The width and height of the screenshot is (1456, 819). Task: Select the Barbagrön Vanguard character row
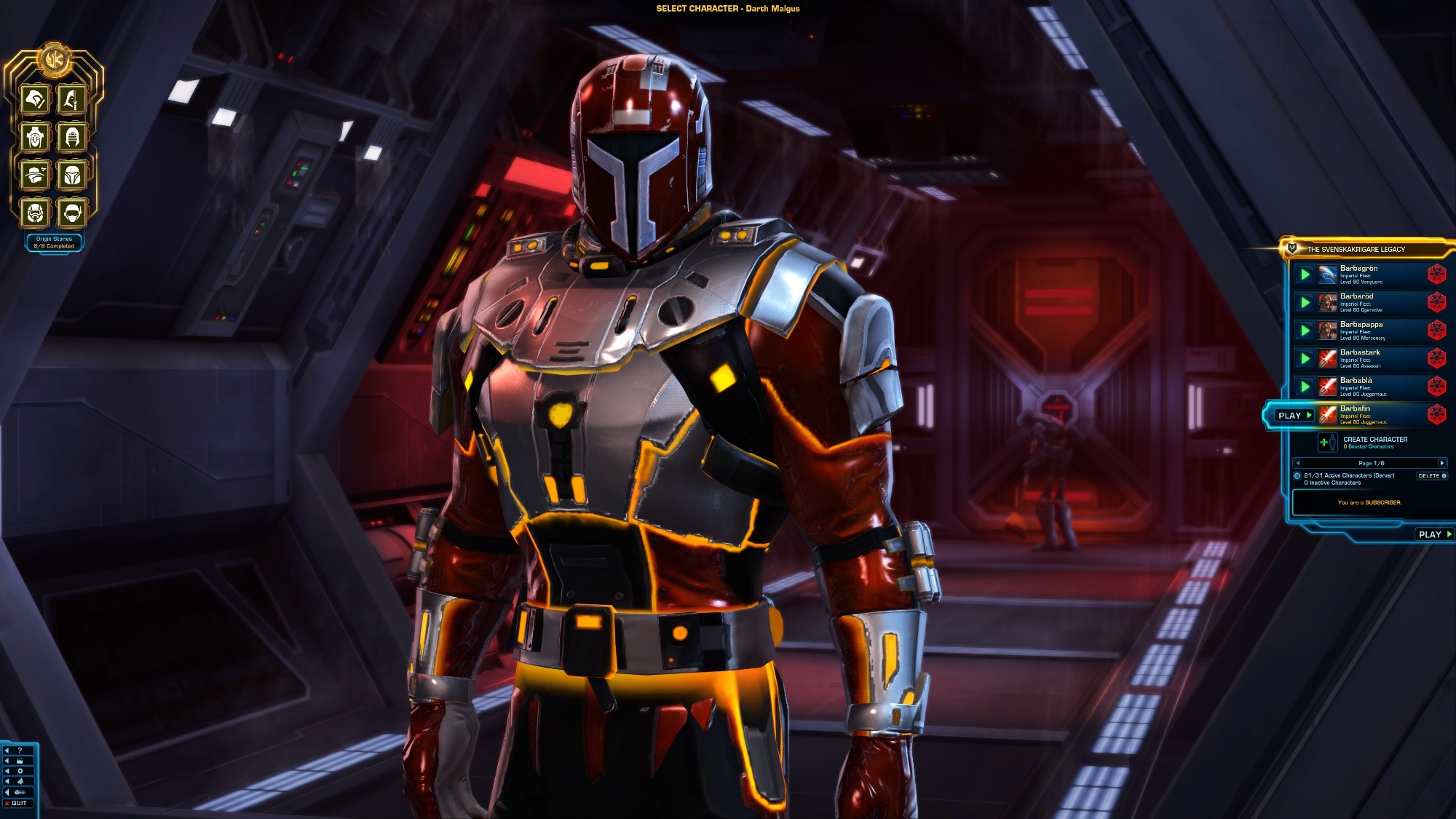(x=1358, y=274)
